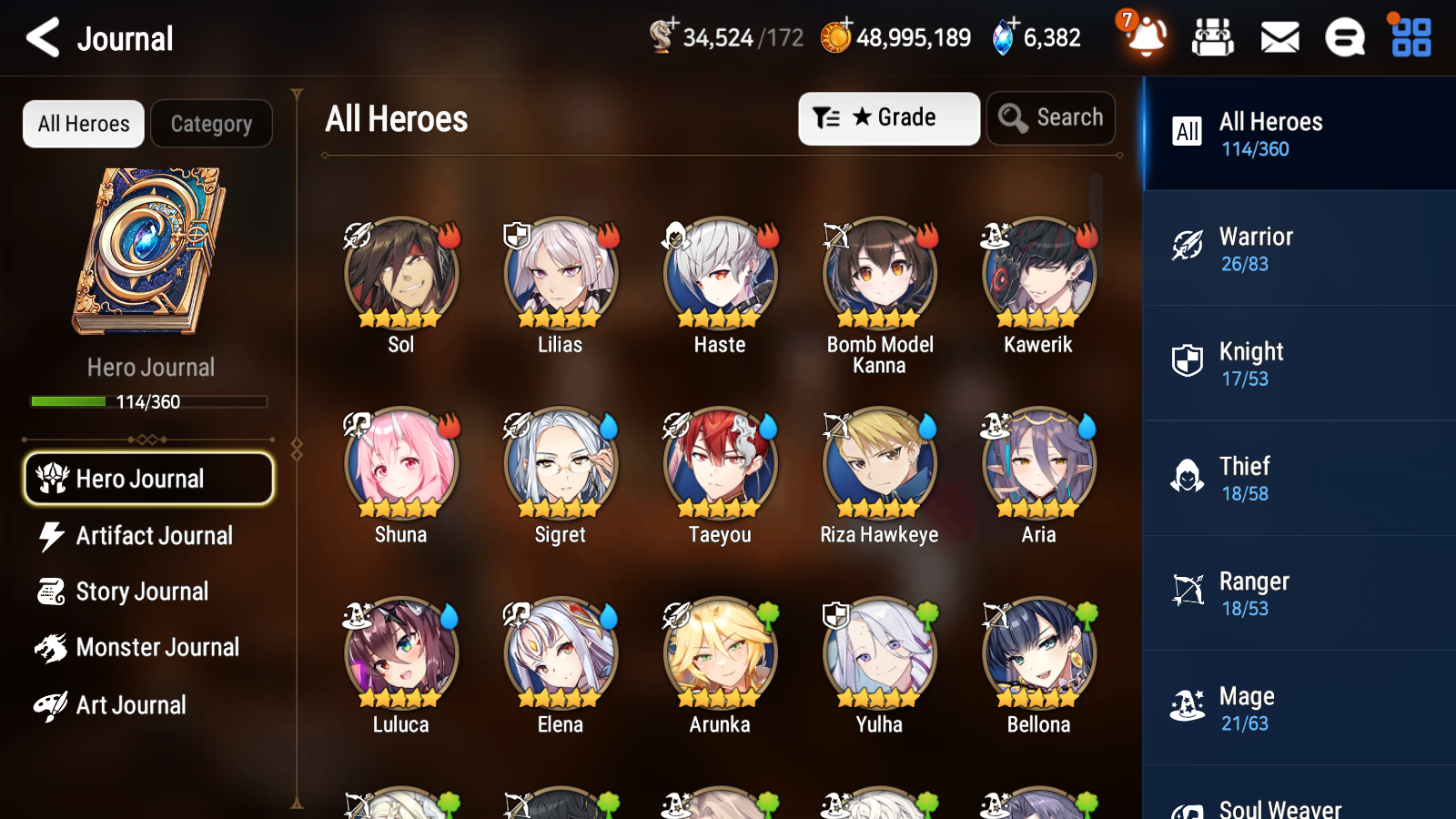Screen dimensions: 1456x819
Task: Open the chat bubble icon
Action: tap(1344, 38)
